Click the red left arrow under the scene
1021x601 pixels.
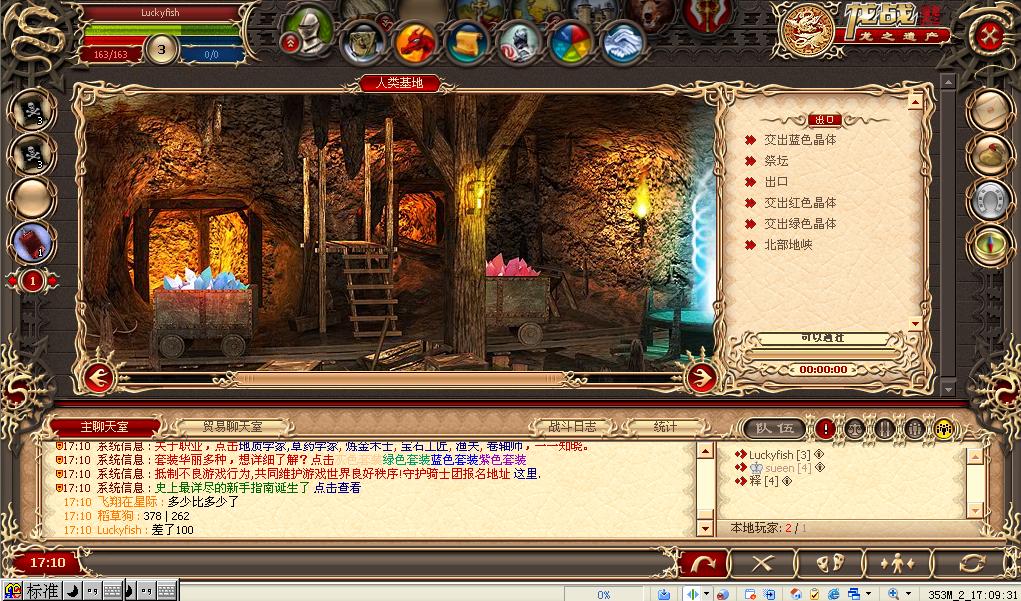tap(97, 377)
